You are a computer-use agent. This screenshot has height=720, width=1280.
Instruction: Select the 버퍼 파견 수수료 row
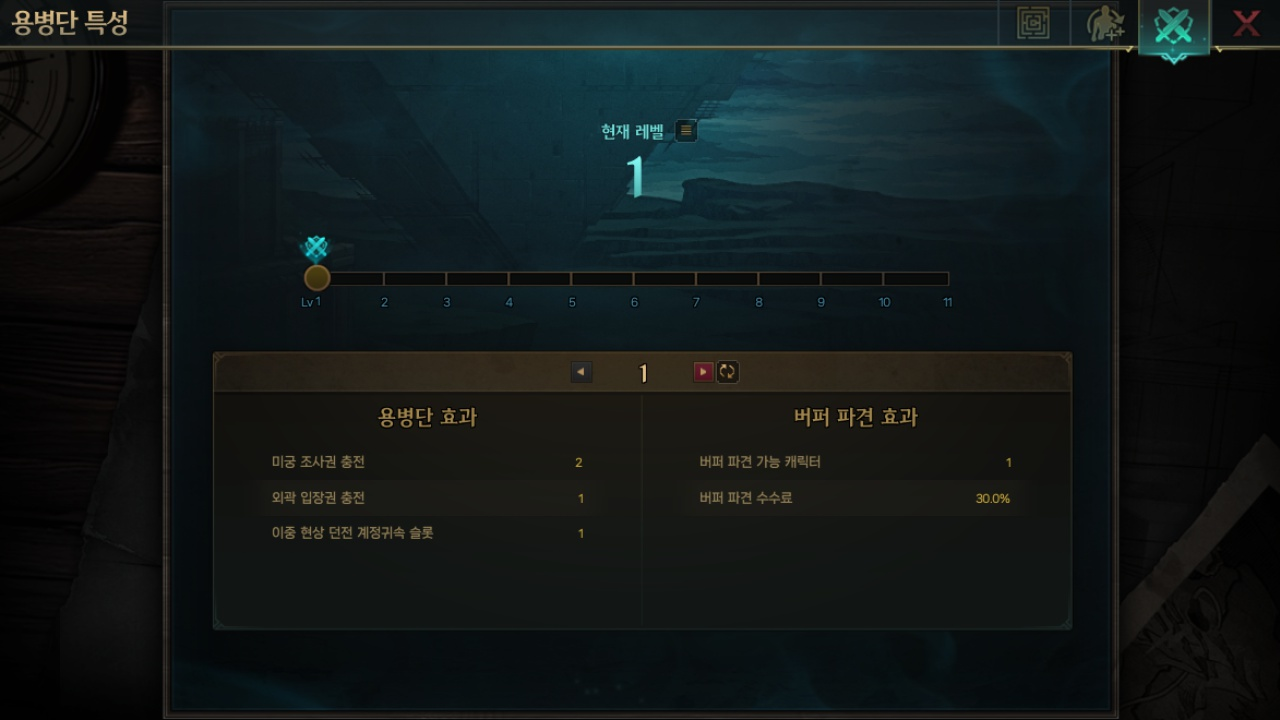point(855,498)
